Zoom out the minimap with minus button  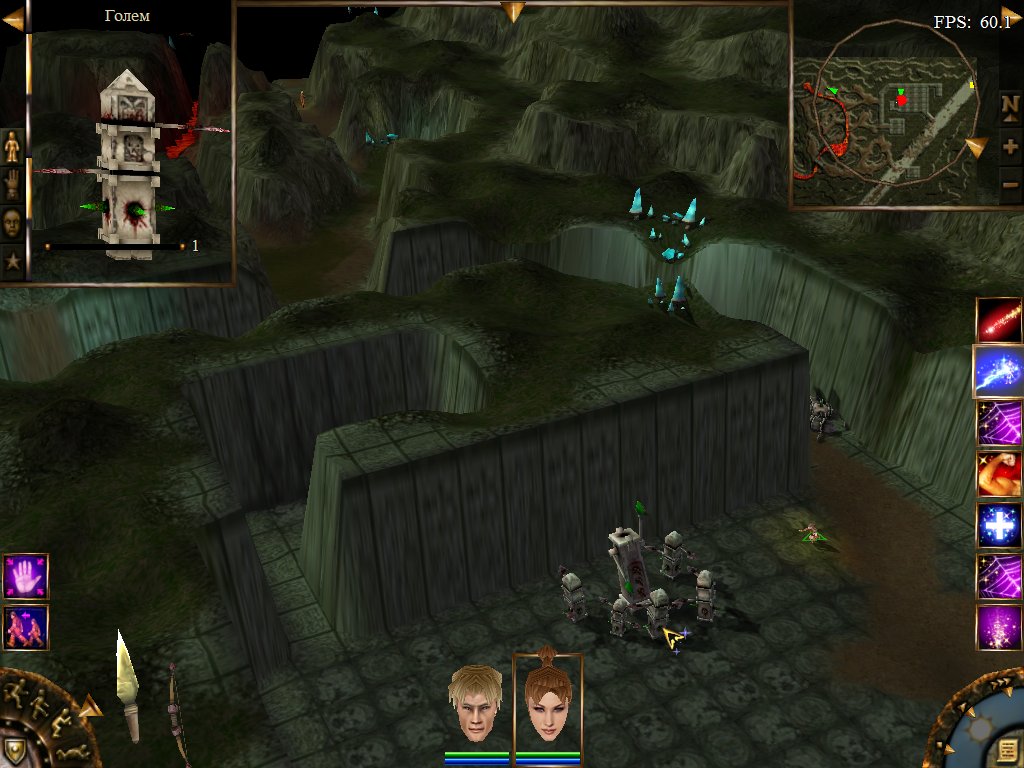1010,186
